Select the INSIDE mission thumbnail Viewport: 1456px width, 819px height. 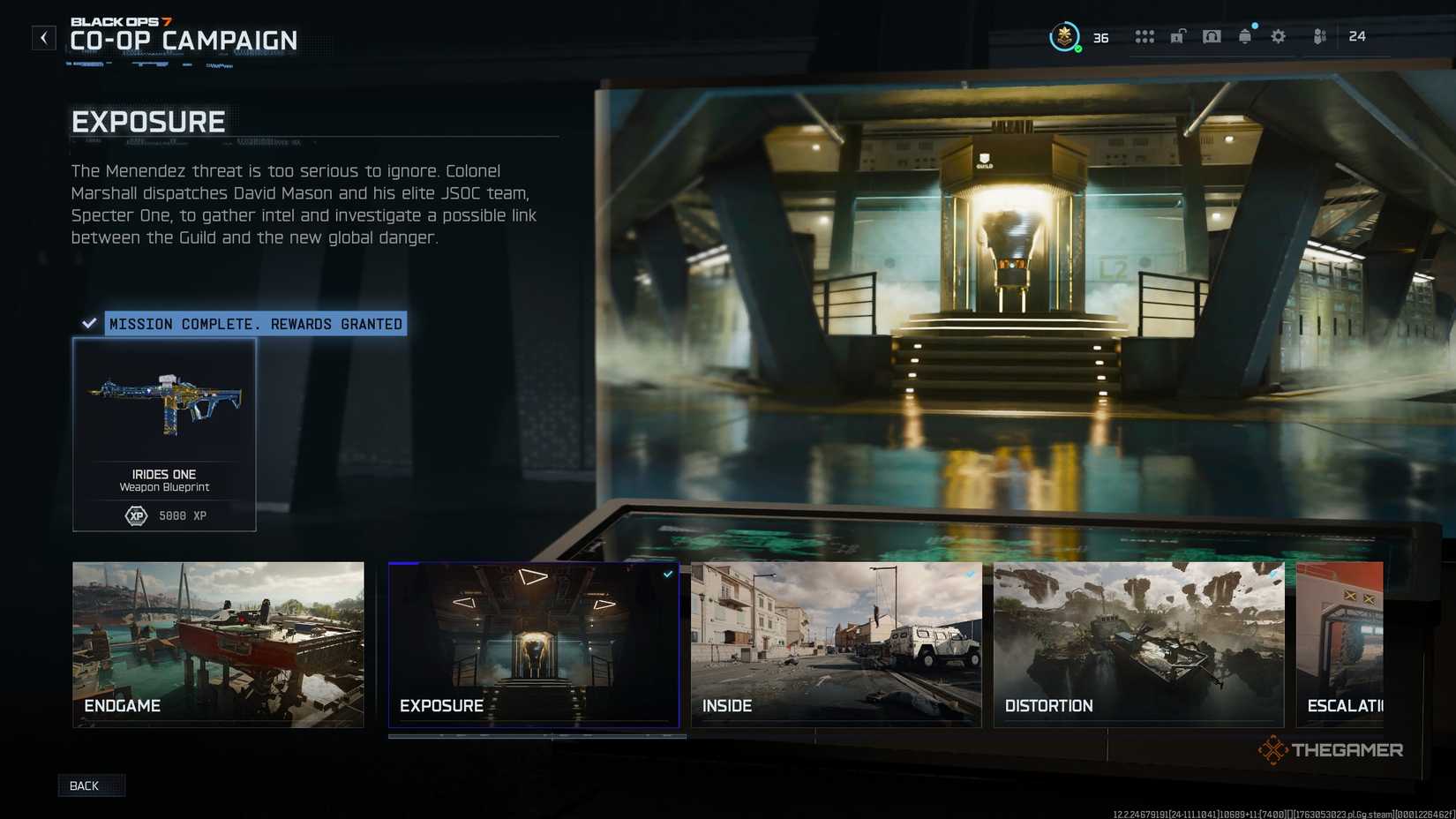click(x=836, y=645)
